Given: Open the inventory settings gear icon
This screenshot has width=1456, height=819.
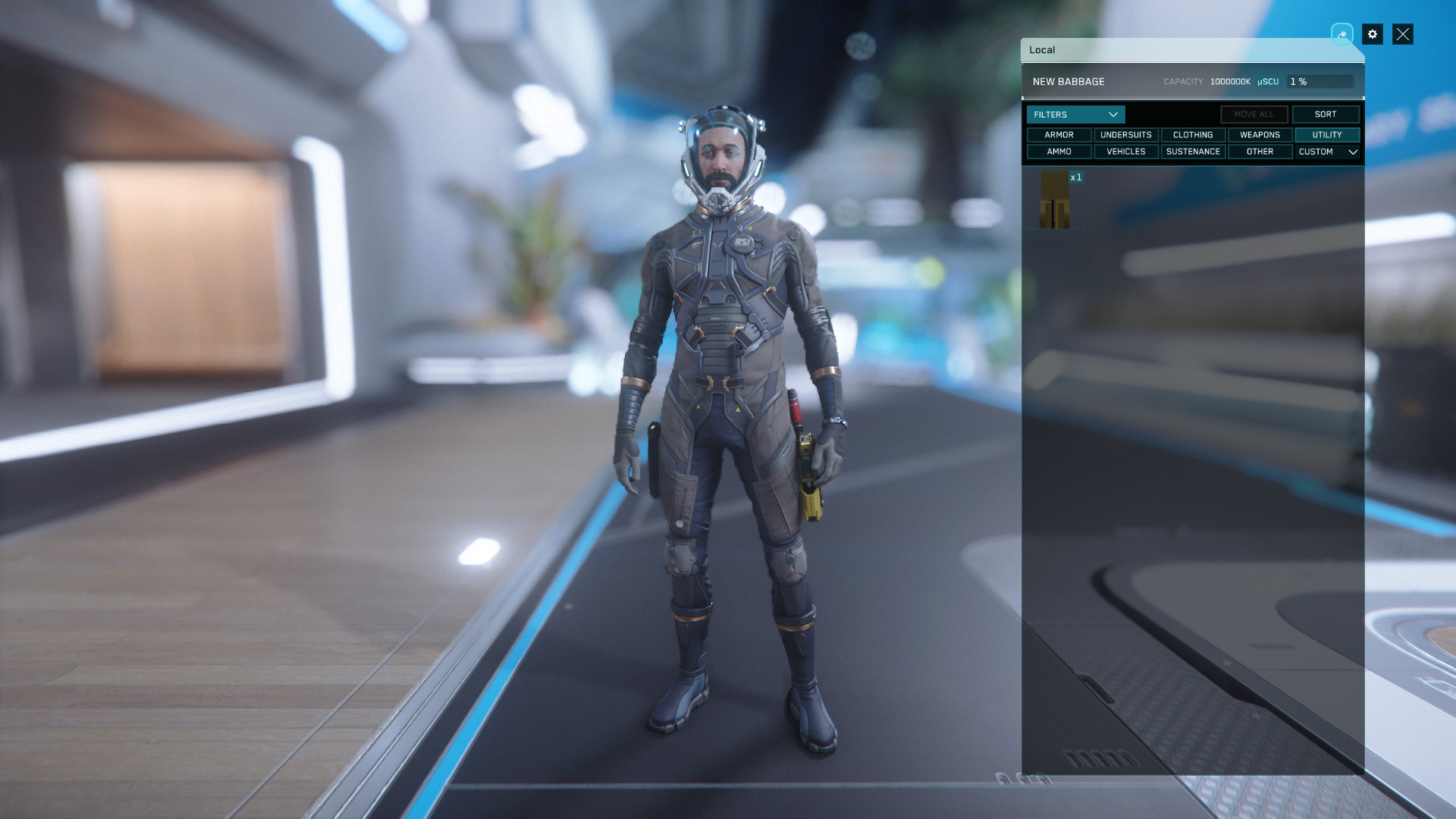Looking at the screenshot, I should point(1373,34).
